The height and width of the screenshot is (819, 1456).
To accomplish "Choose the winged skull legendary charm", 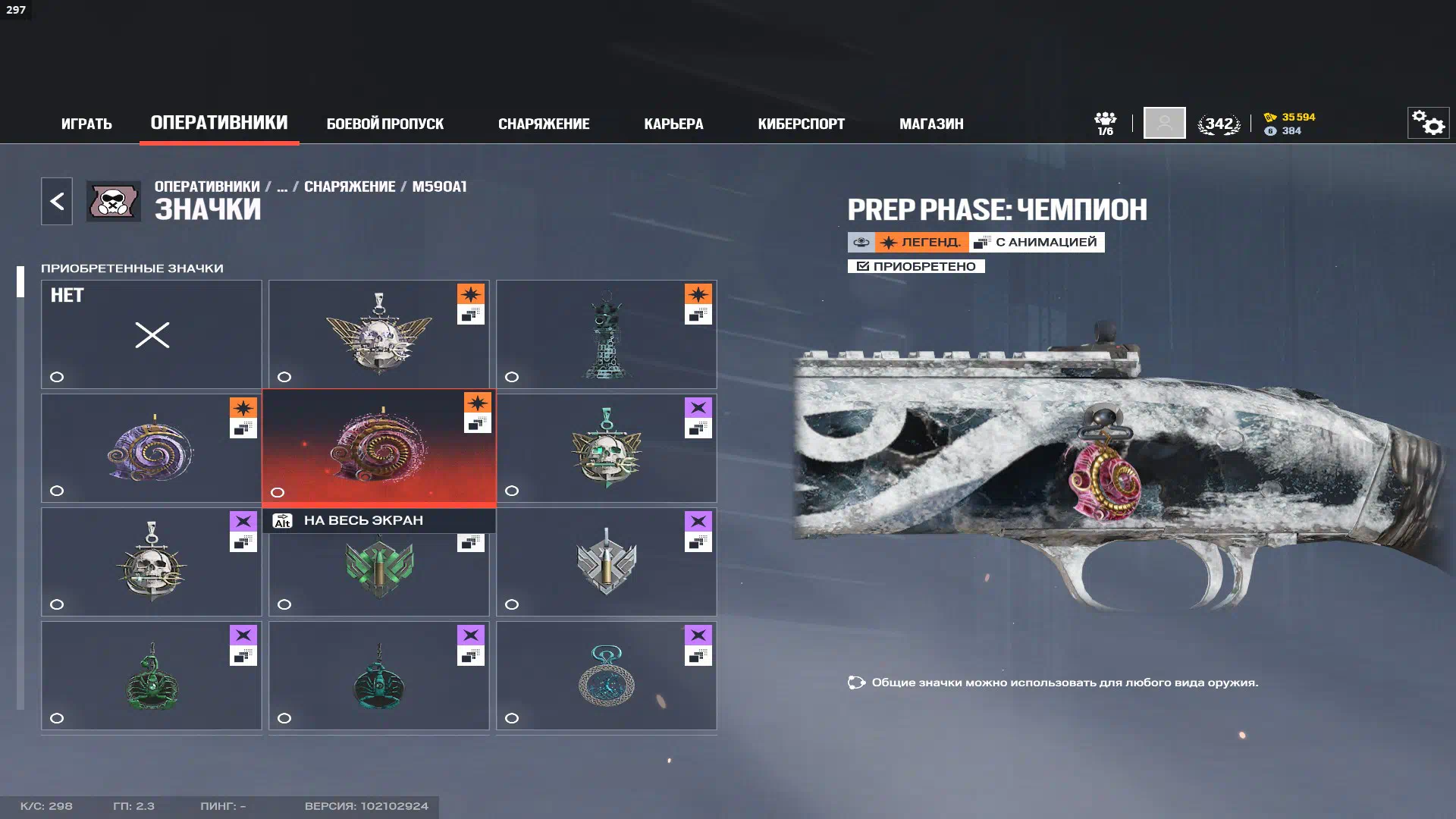I will pos(378,334).
